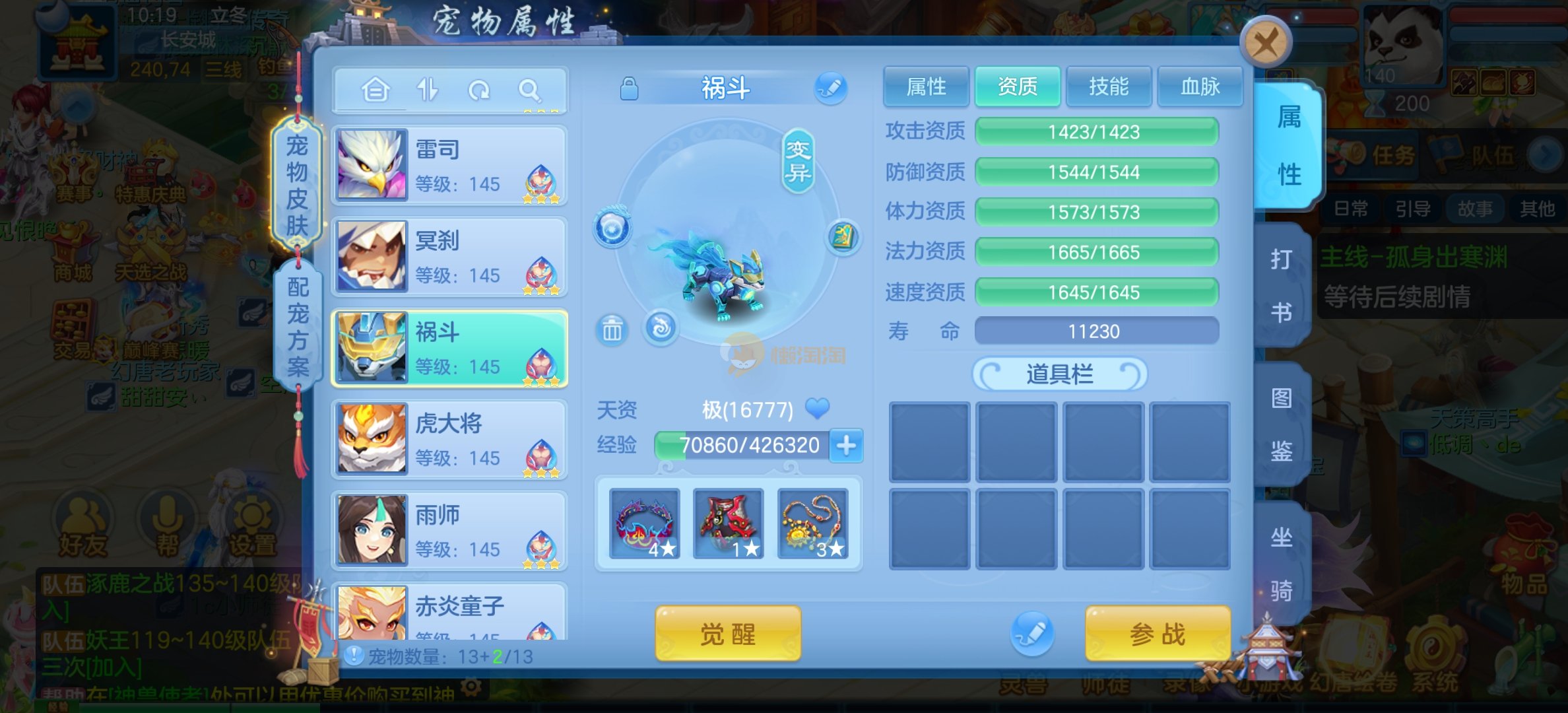Click the trash can release icon
The width and height of the screenshot is (1568, 713).
[x=612, y=329]
